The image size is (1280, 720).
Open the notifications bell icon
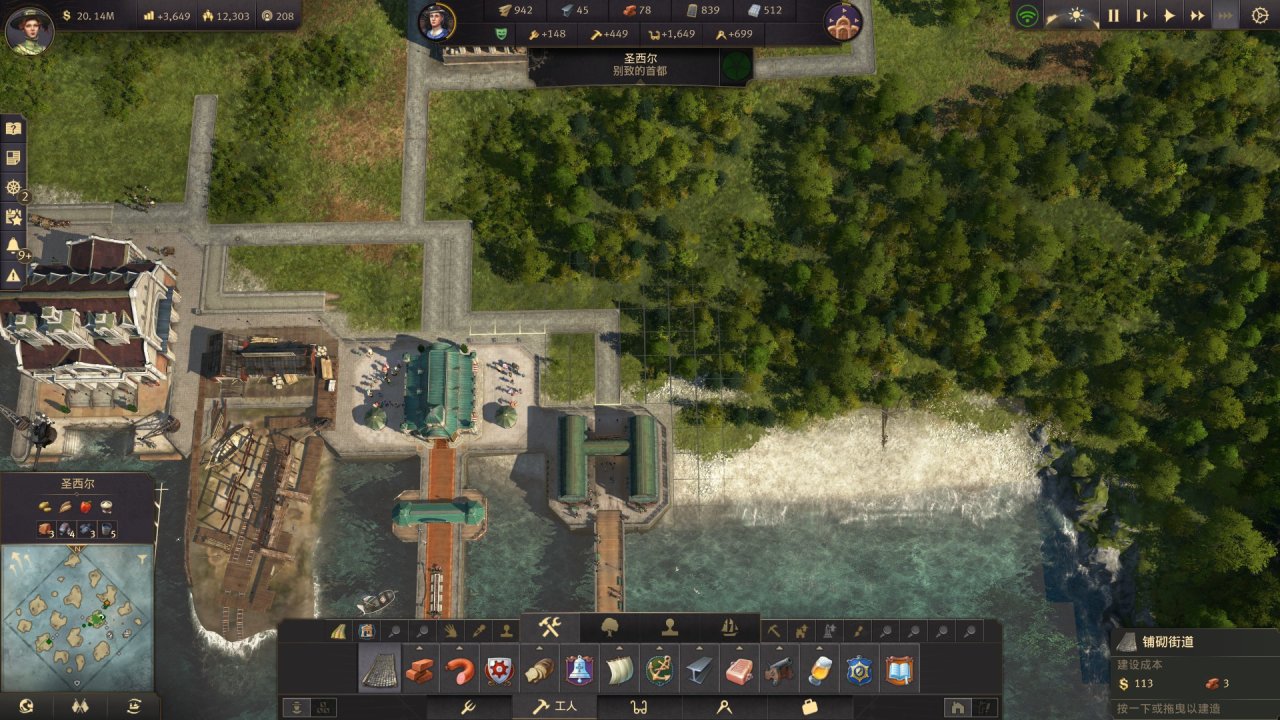(13, 245)
